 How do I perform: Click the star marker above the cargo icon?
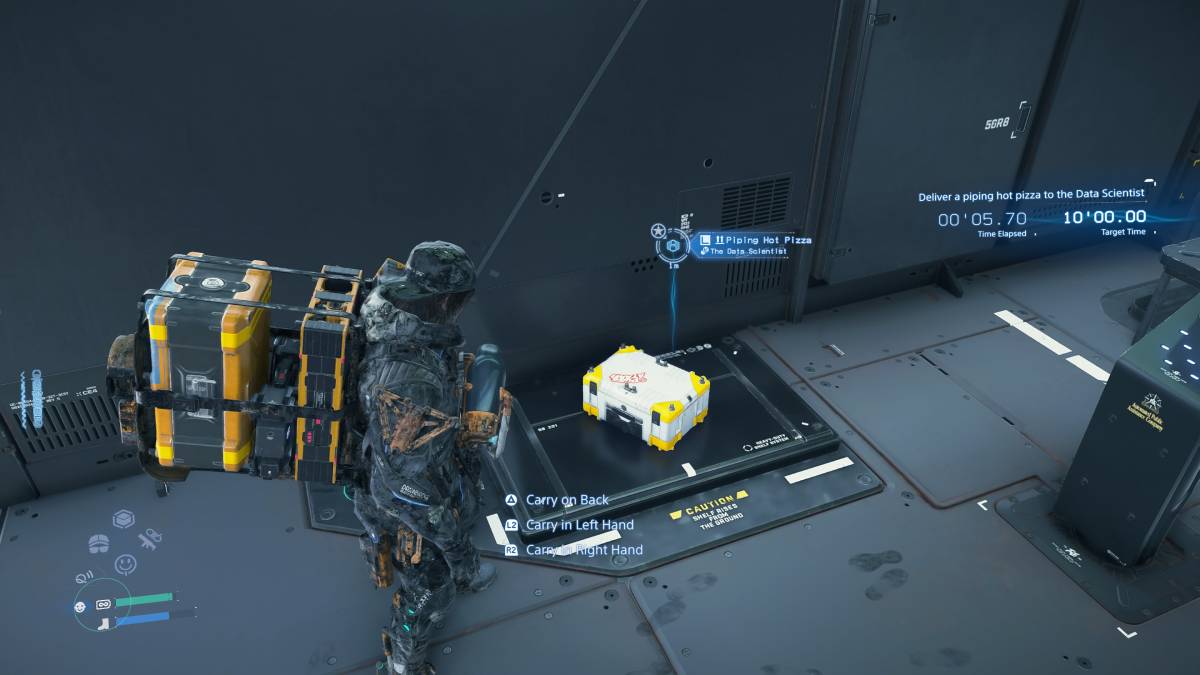point(659,231)
